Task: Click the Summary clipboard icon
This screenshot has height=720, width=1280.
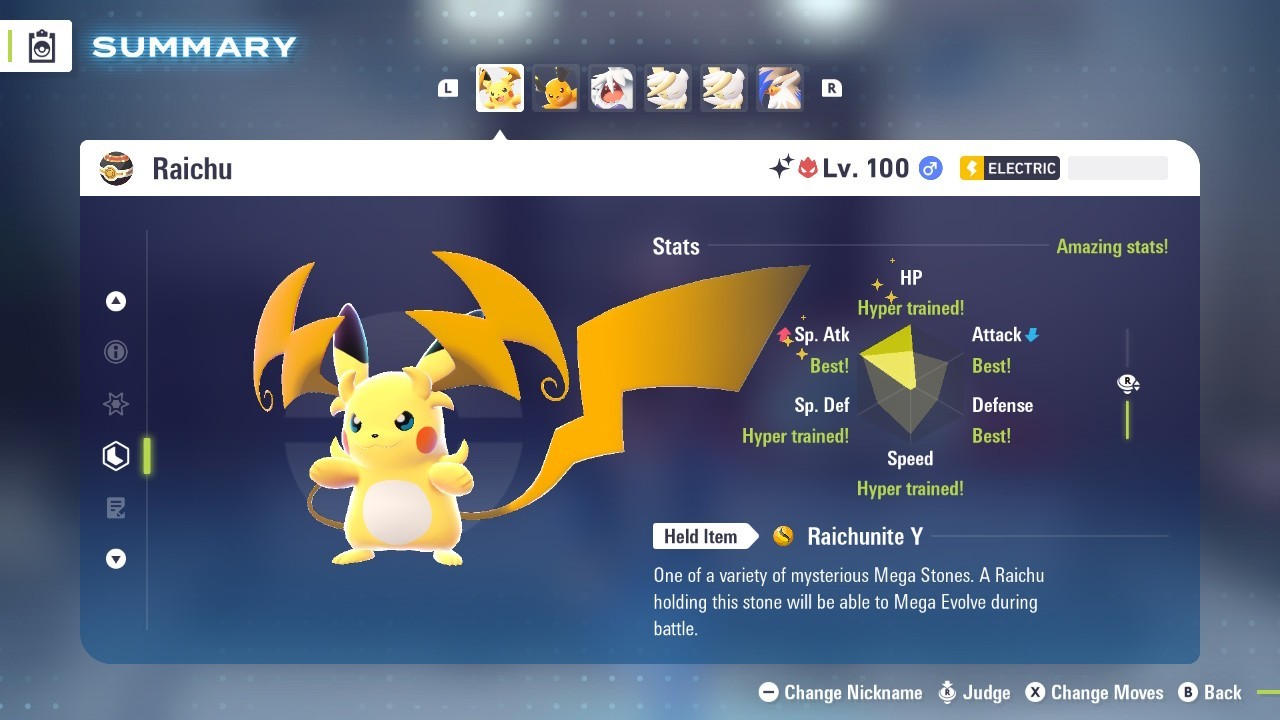Action: tap(42, 47)
